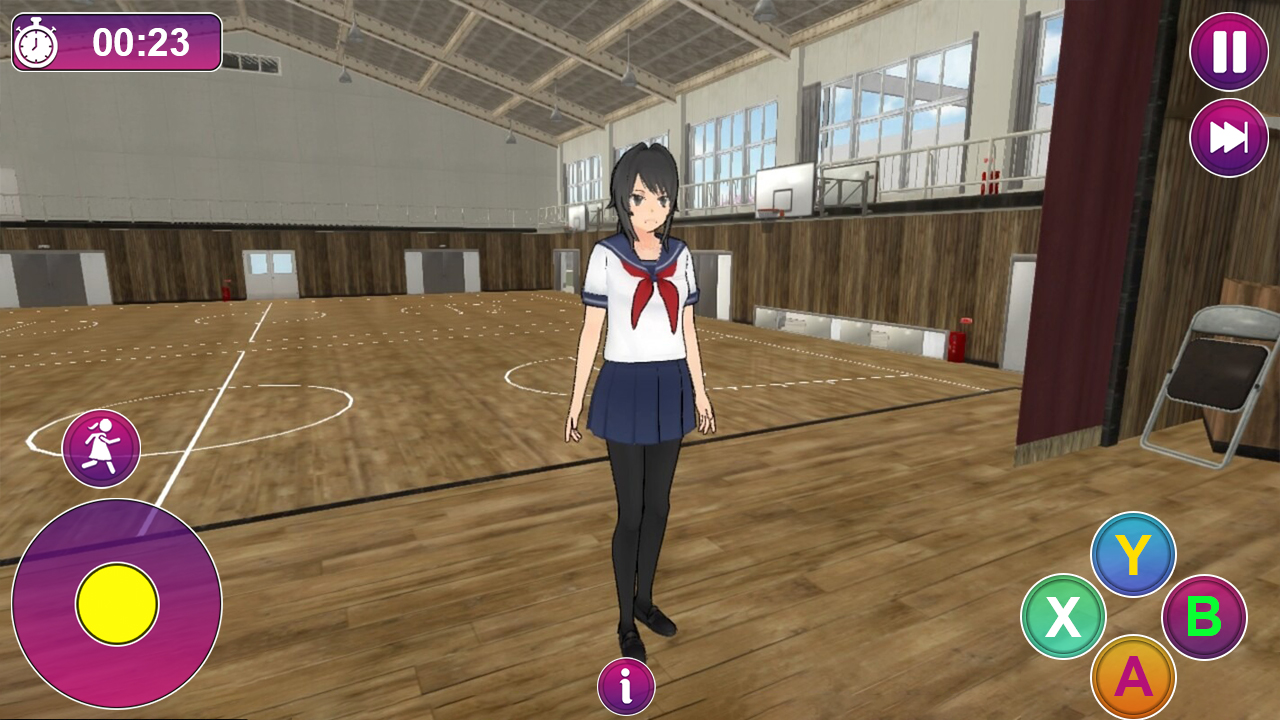Image resolution: width=1280 pixels, height=720 pixels.
Task: Tap the timer display showing 00:23
Action: 140,42
